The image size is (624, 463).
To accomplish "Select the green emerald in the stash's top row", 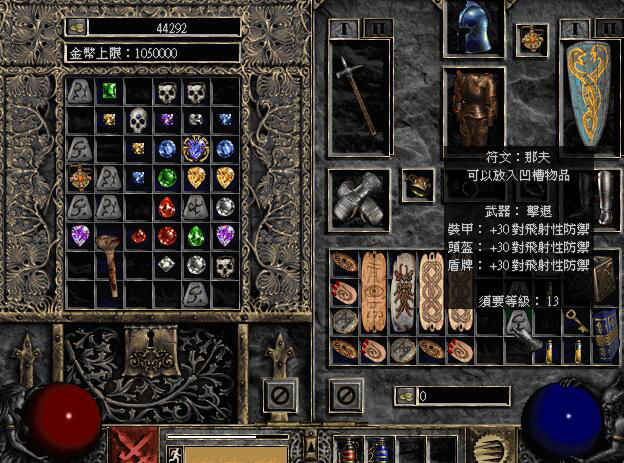I will pos(108,91).
